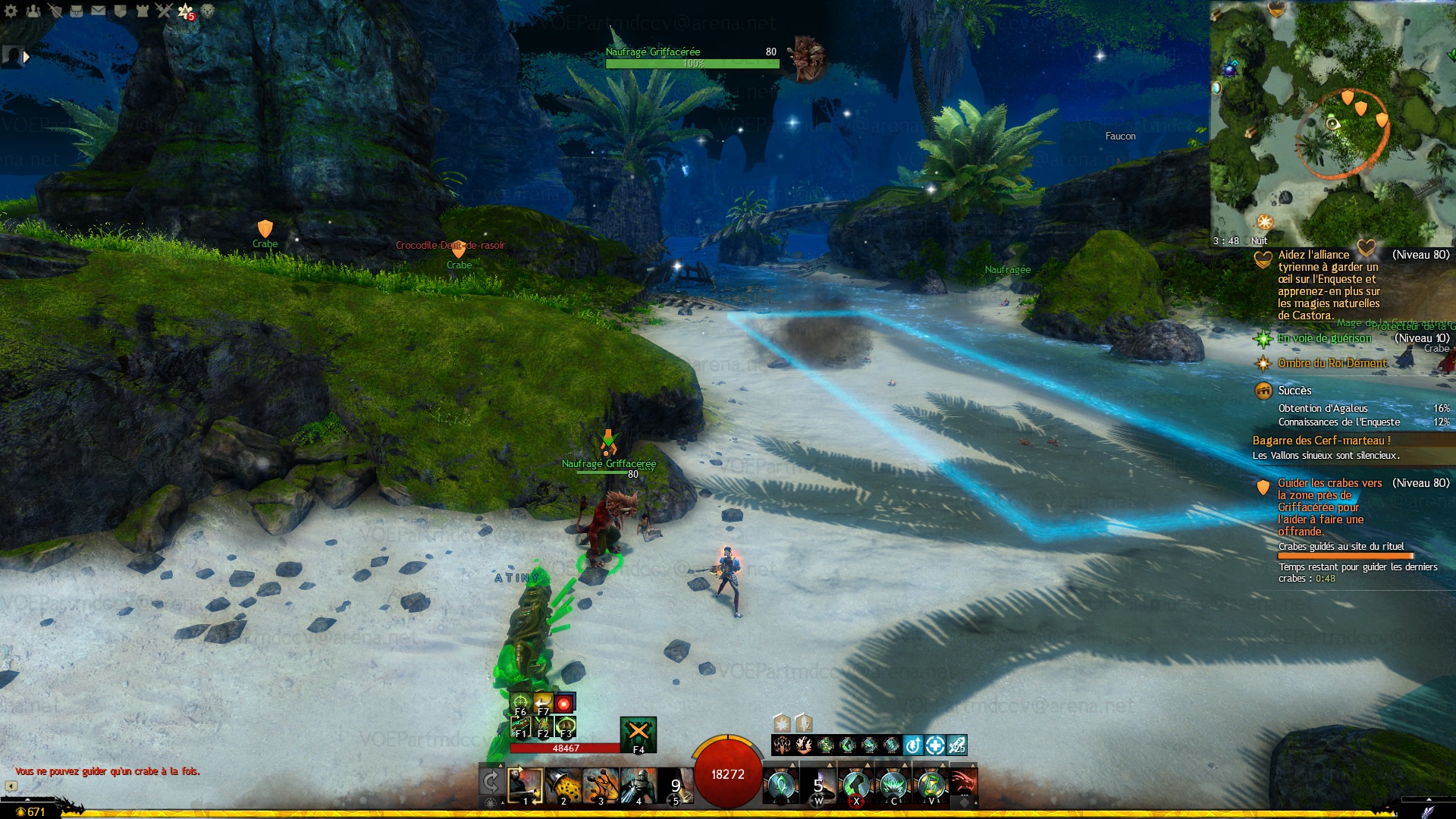Select the 'Ombre du Roi Dément' objective

[x=1332, y=363]
